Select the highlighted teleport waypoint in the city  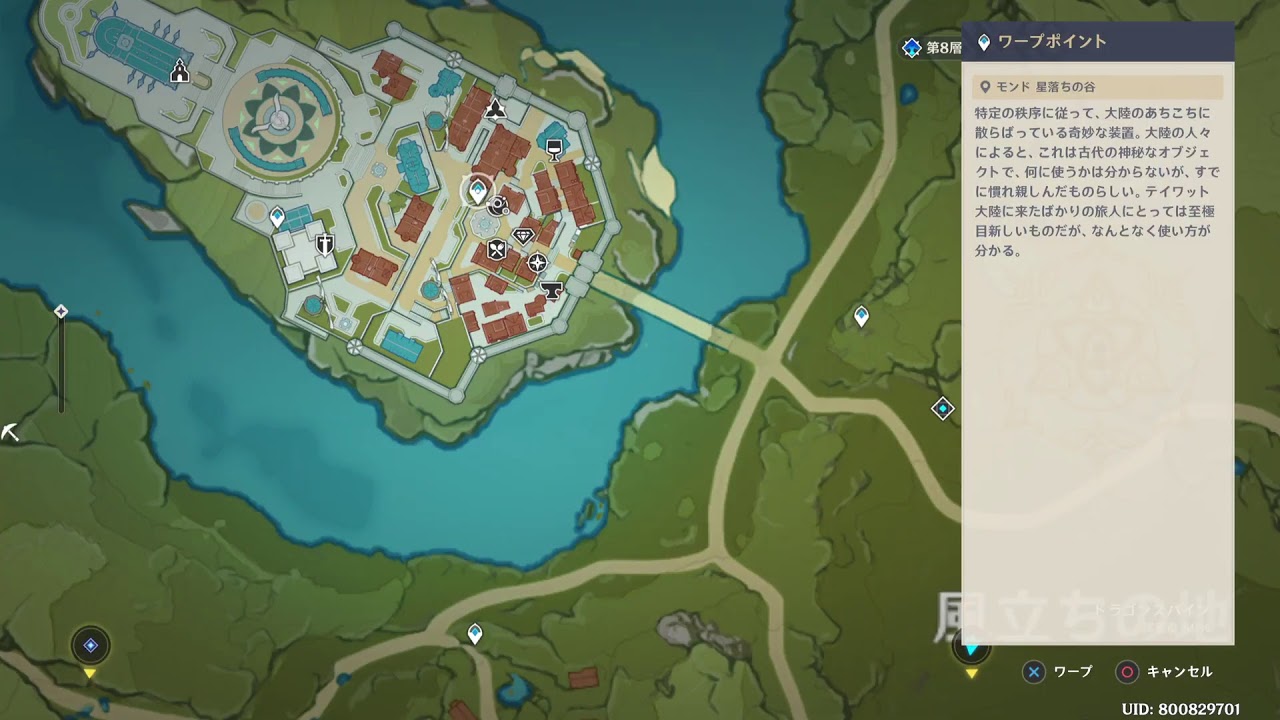(x=478, y=190)
